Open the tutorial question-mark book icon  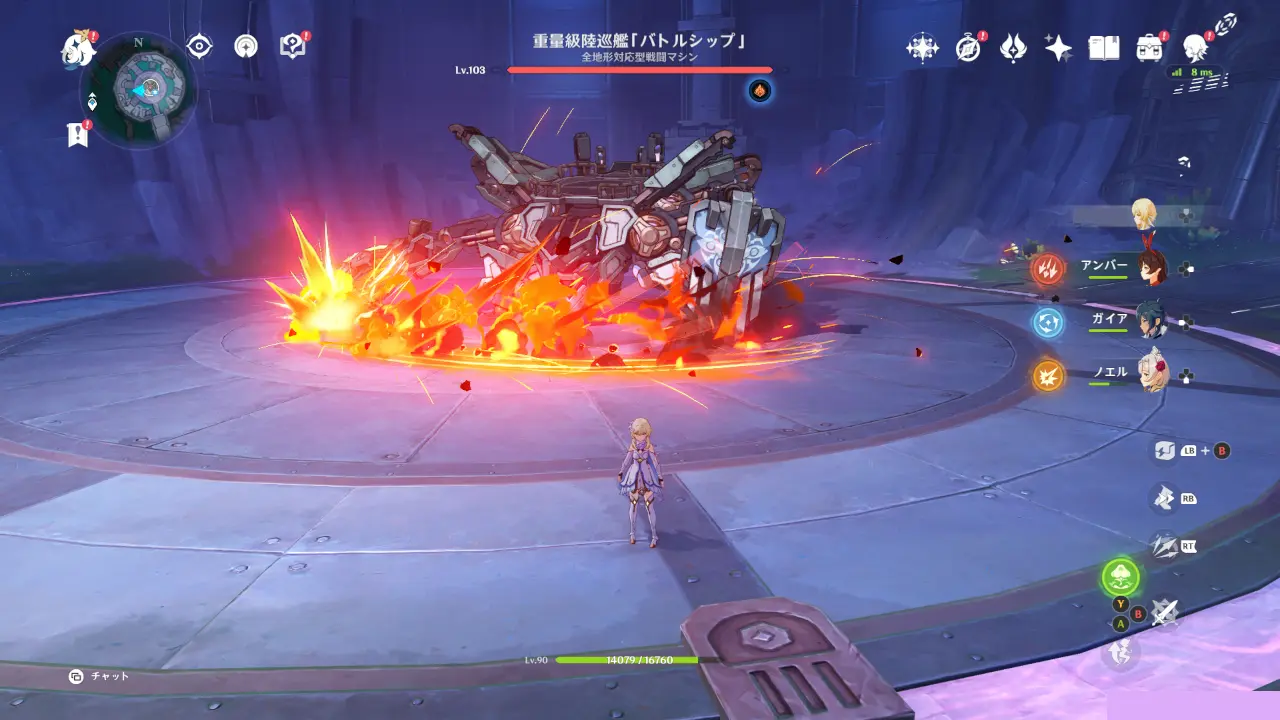pyautogui.click(x=292, y=46)
